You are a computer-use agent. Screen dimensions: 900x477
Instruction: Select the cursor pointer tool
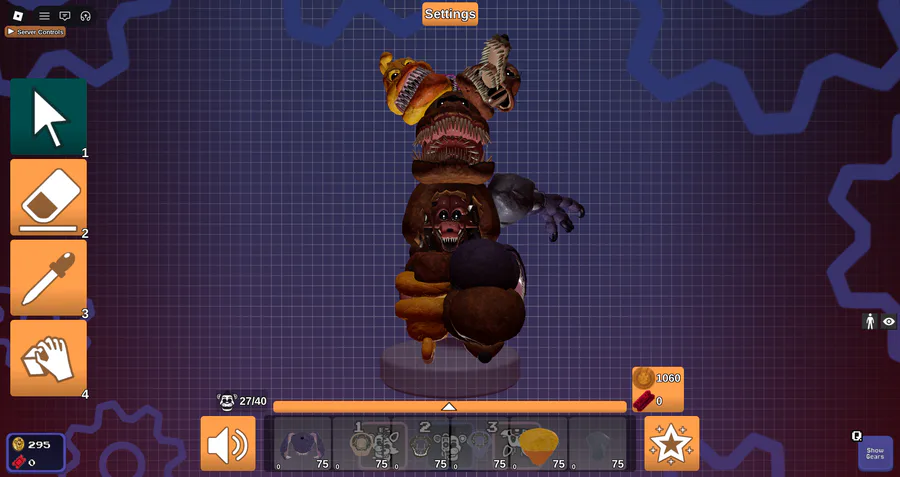coord(48,118)
